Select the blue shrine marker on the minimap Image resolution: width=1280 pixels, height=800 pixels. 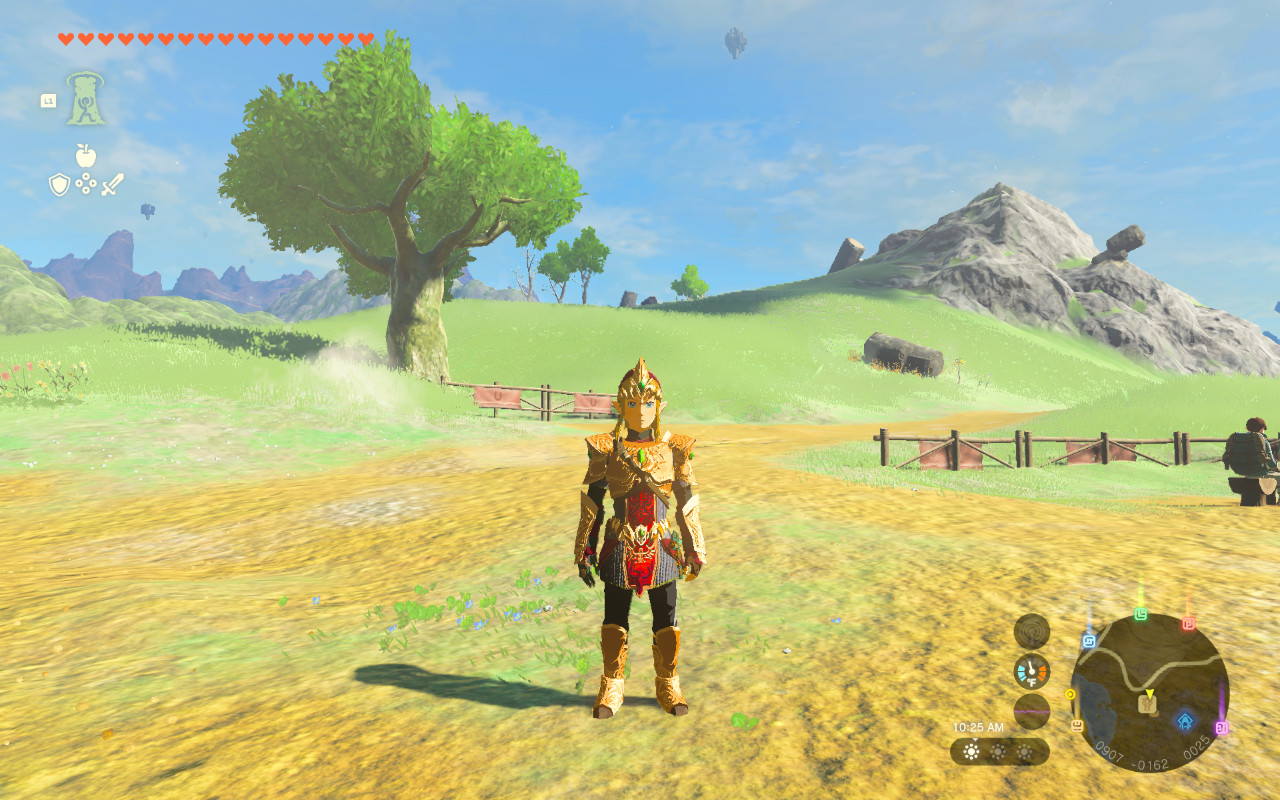coord(1184,719)
